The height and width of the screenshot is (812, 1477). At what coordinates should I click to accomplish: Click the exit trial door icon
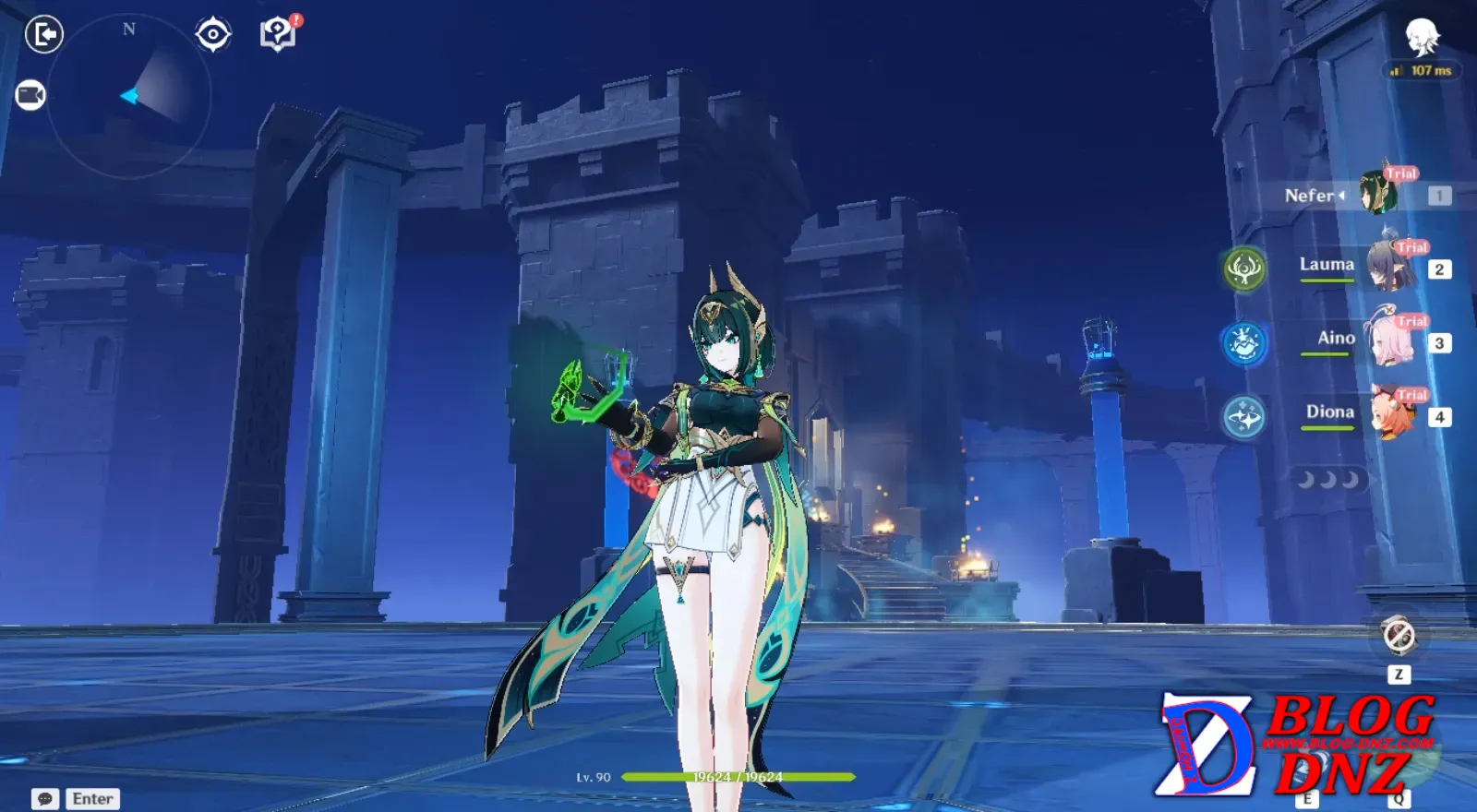point(43,35)
